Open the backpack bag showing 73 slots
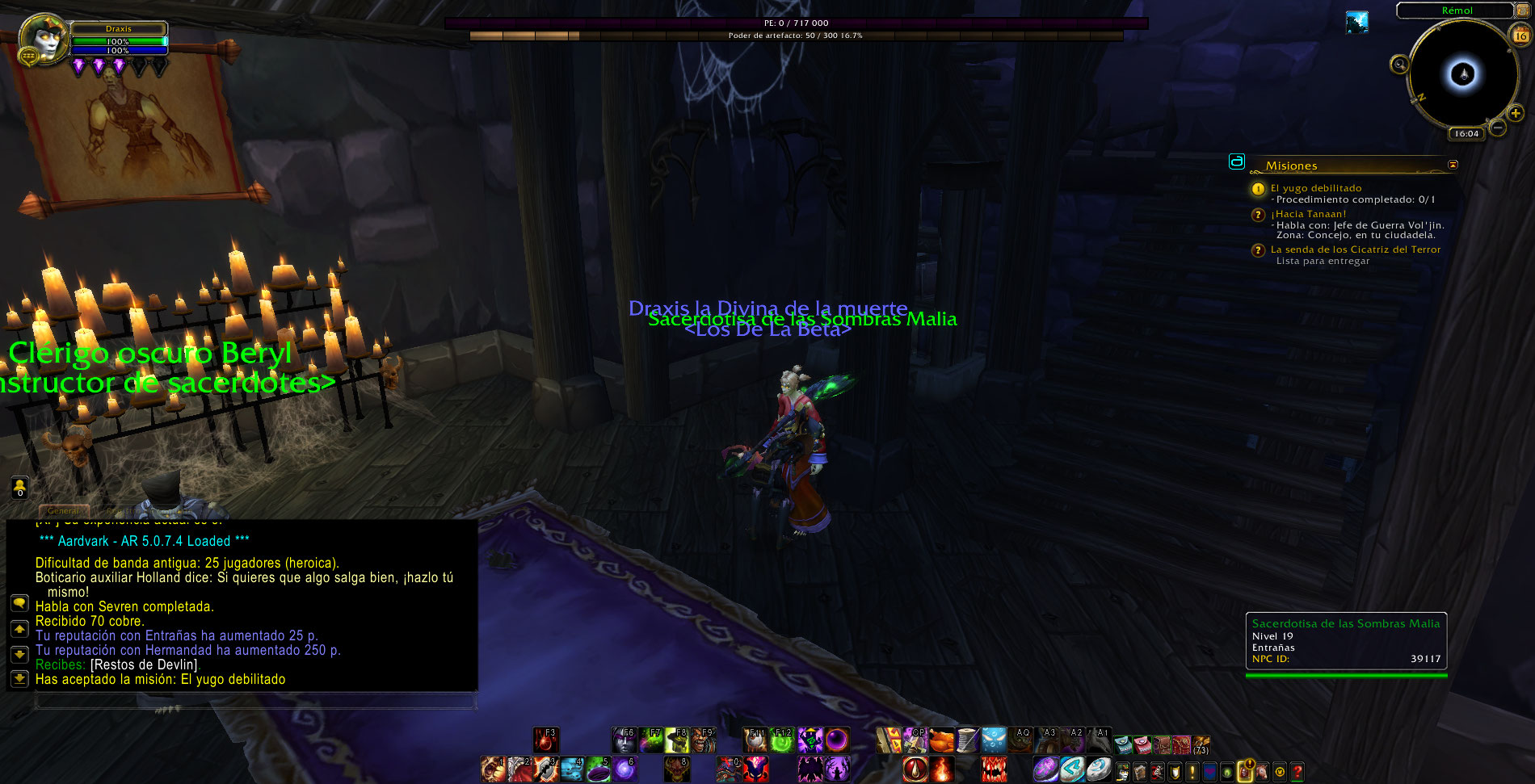Viewport: 1535px width, 784px height. pyautogui.click(x=1201, y=744)
